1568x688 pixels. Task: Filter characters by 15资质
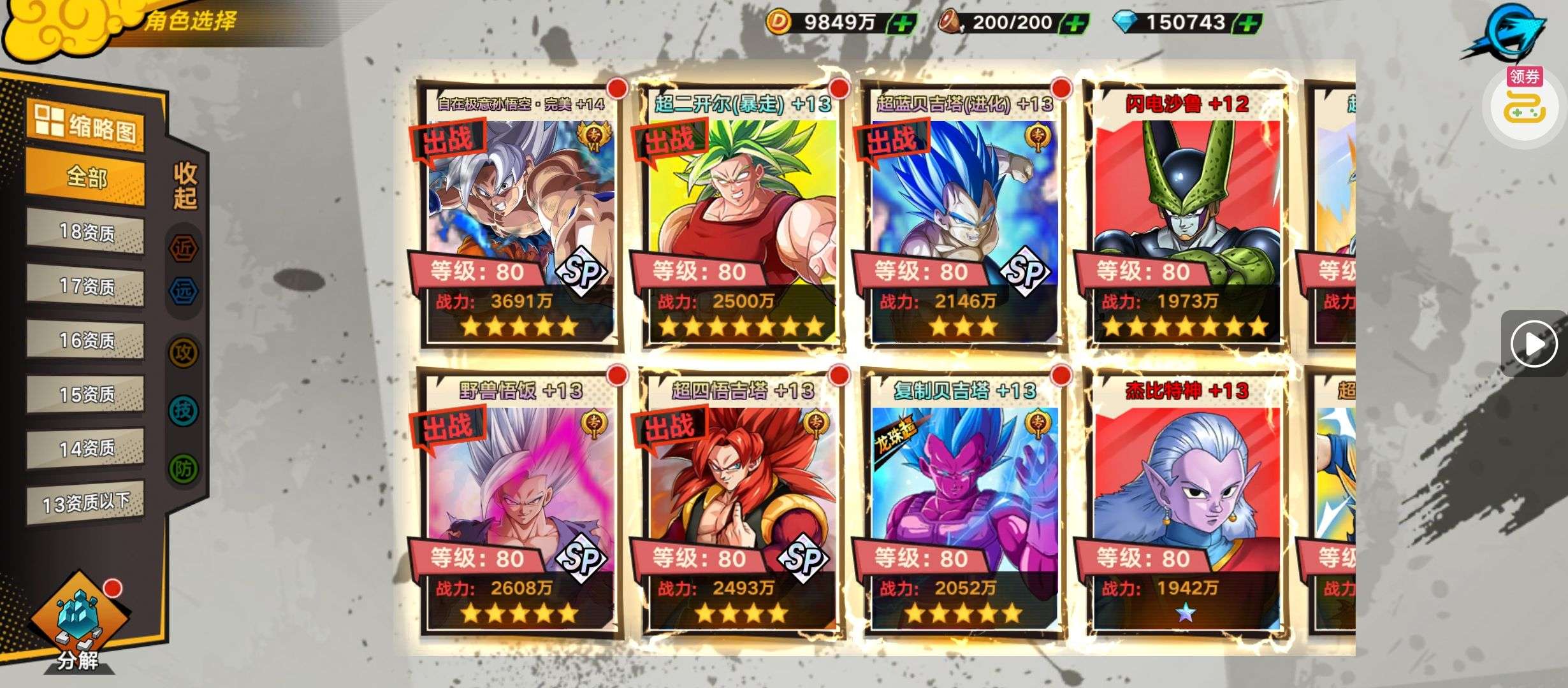point(85,394)
